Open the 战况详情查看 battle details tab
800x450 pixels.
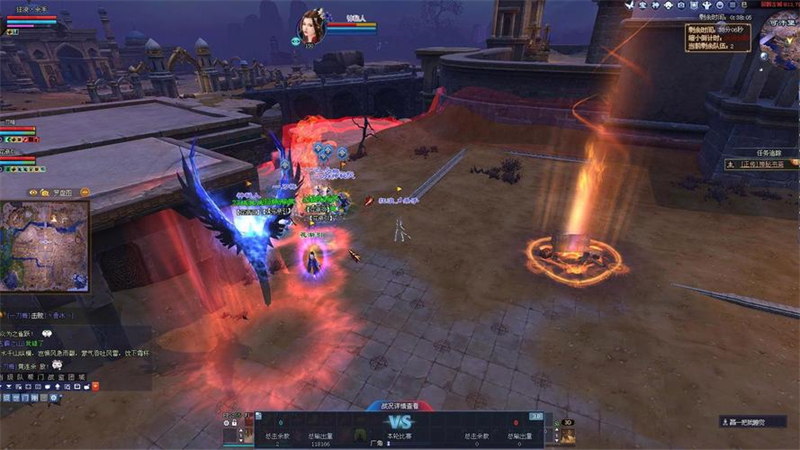click(x=399, y=406)
